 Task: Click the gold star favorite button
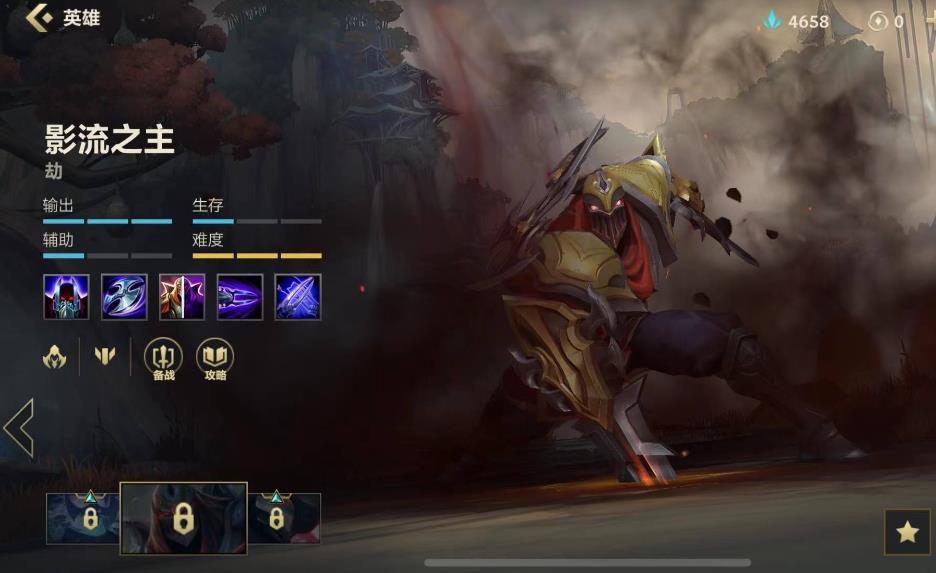pos(907,532)
